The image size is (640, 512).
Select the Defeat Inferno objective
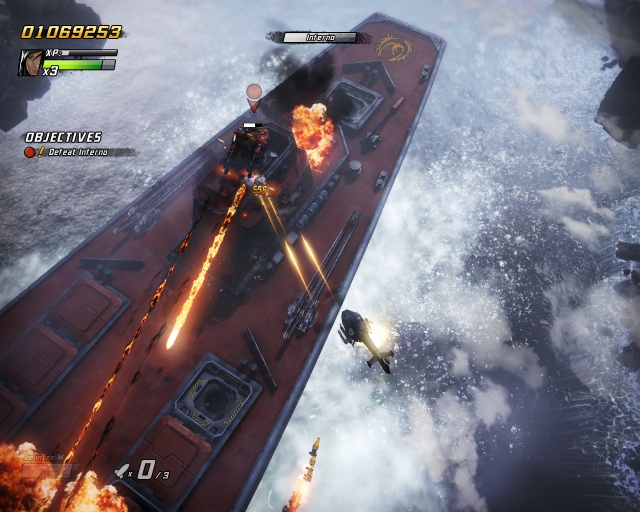(79, 152)
